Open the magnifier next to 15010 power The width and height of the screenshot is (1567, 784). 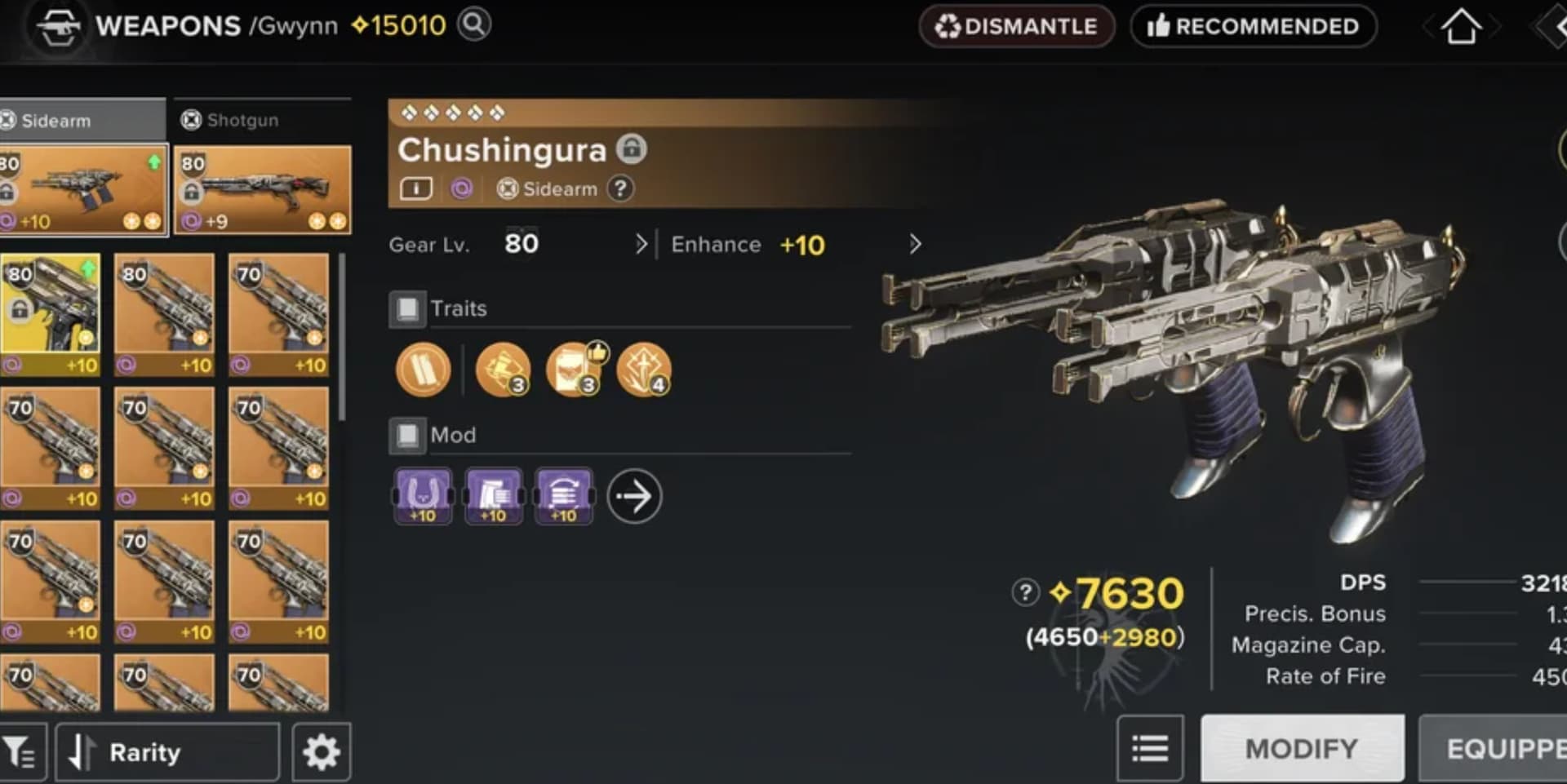[x=474, y=24]
